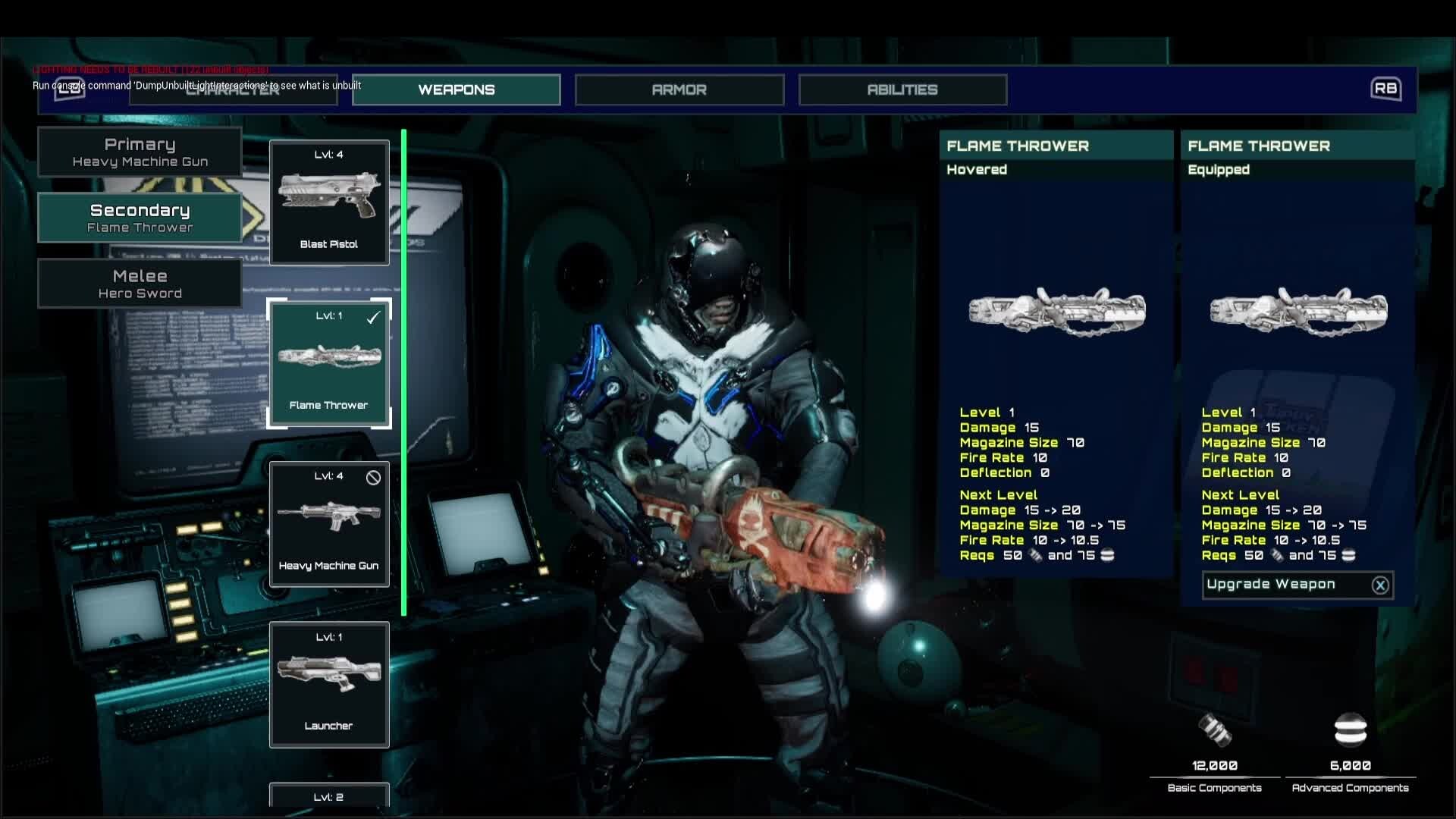Choose the Secondary Flame Thrower category
Screen dimensions: 1456x819
point(140,218)
